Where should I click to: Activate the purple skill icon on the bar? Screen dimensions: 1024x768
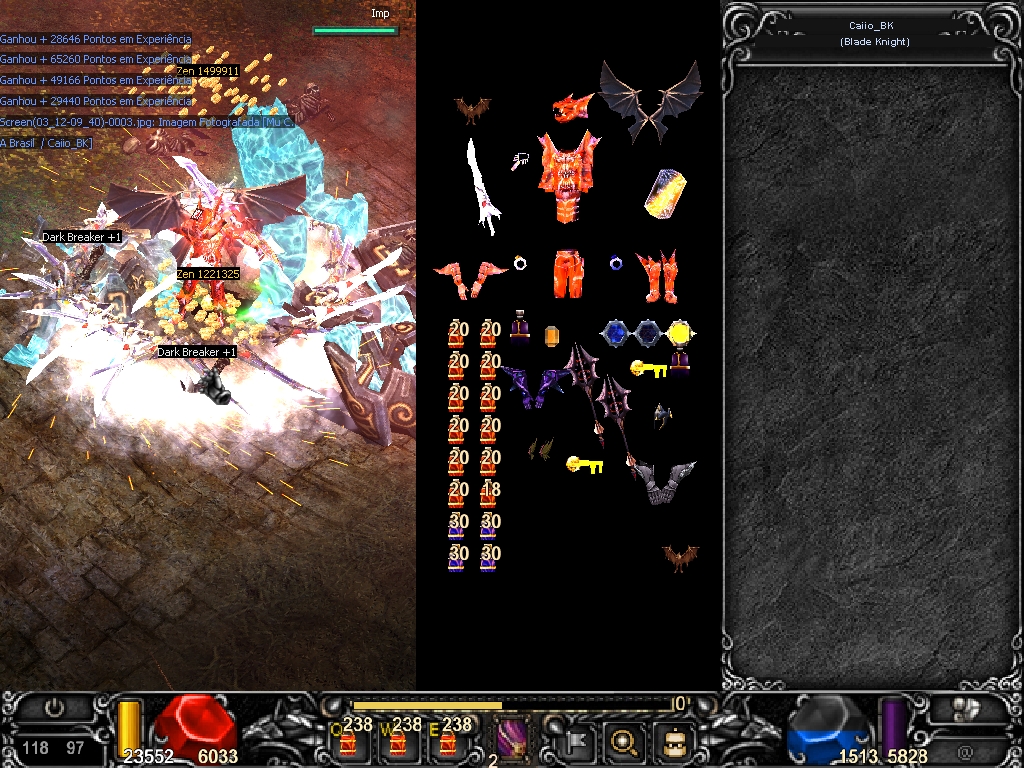tap(514, 741)
